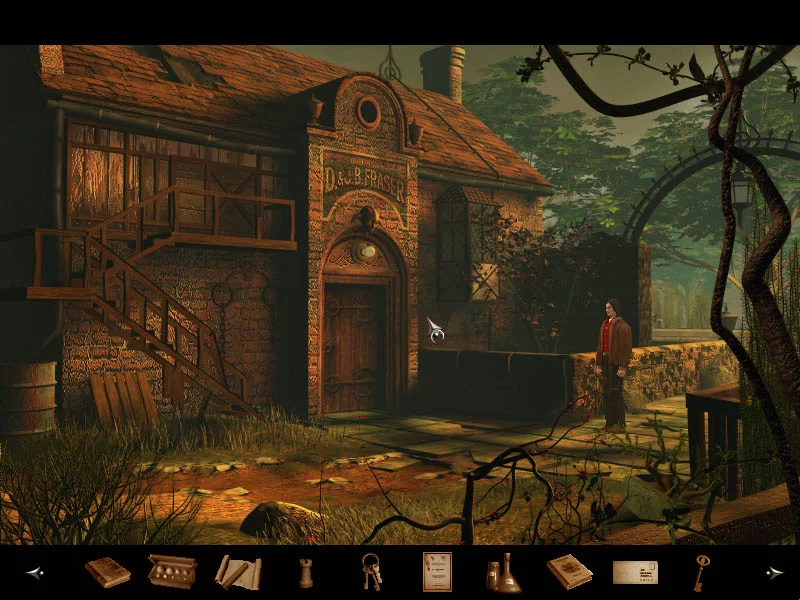The height and width of the screenshot is (600, 800).
Task: Choose the book with emblem on cover
Action: (569, 571)
